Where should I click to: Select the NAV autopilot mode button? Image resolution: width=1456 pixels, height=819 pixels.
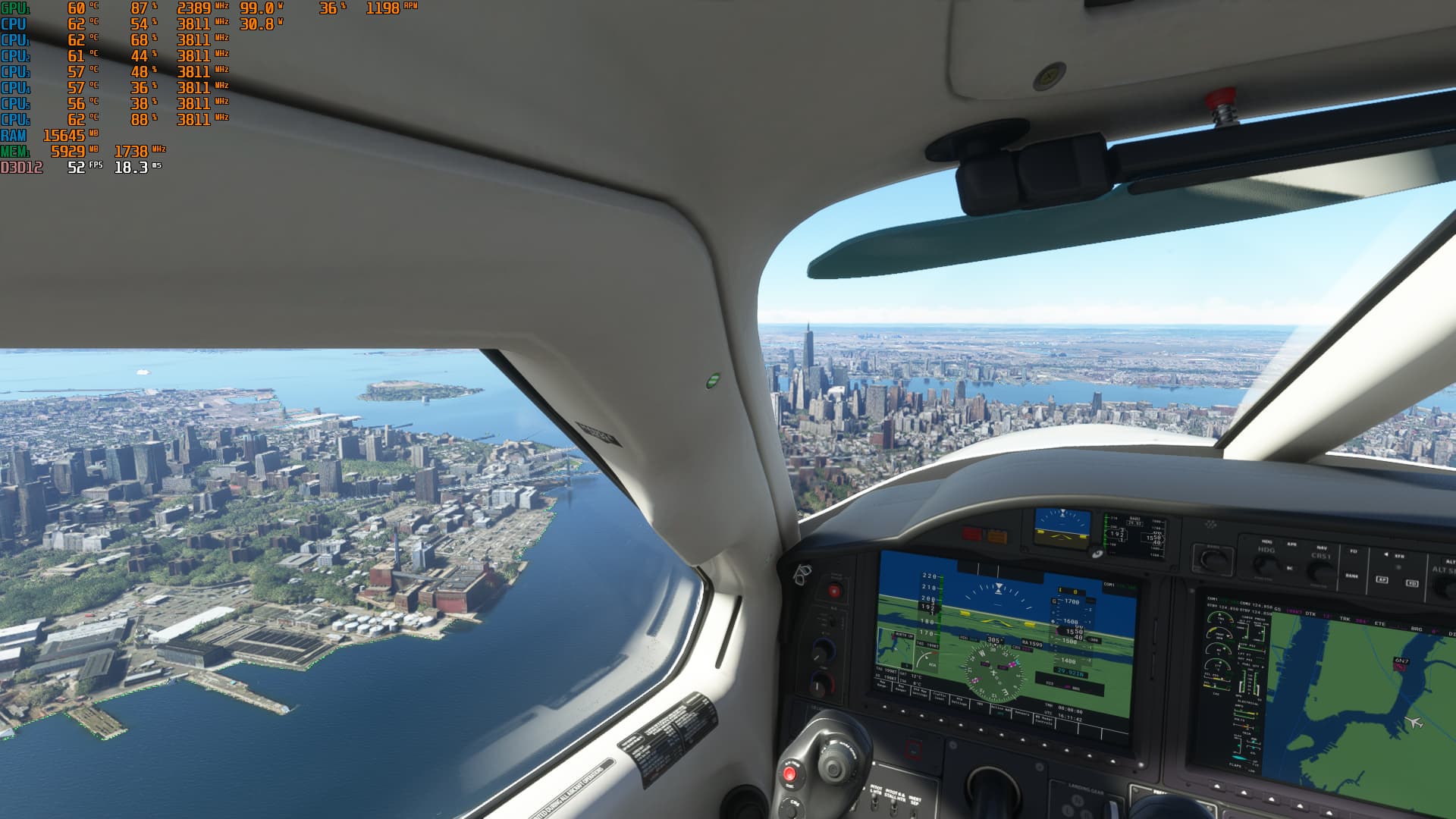pos(1322,548)
